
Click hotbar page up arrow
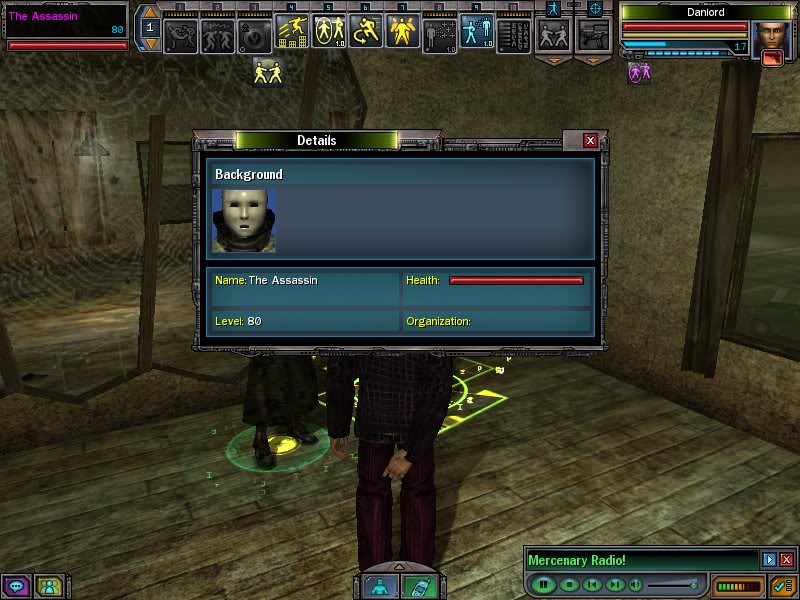[x=150, y=13]
